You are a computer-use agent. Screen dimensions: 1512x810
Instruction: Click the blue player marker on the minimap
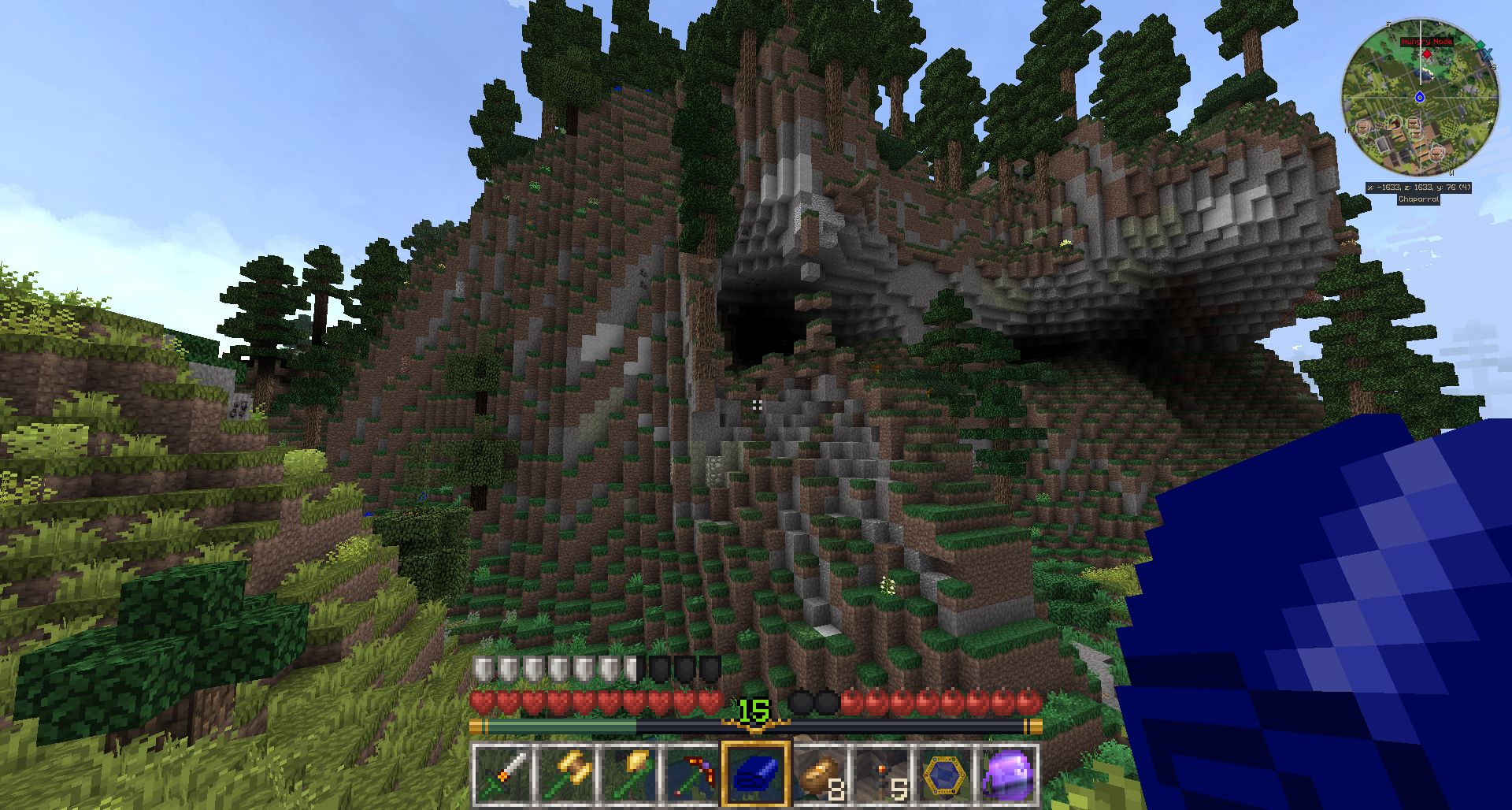(1420, 98)
